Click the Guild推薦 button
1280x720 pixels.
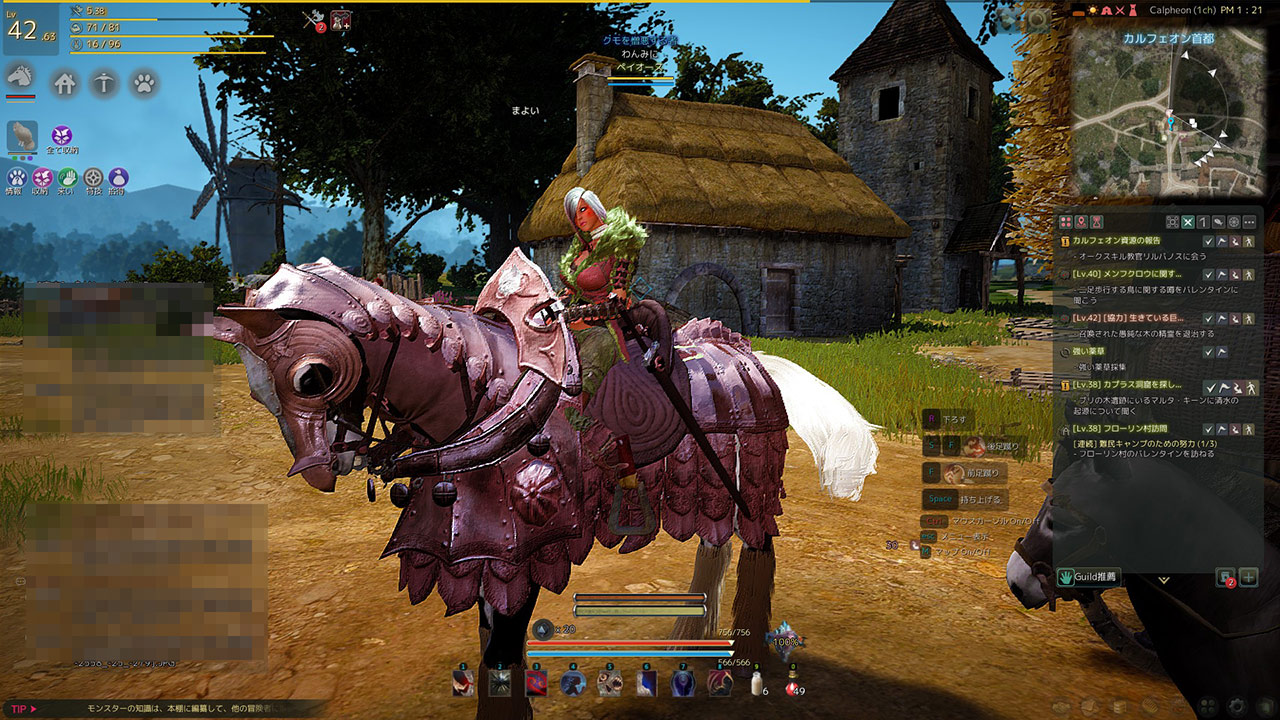1089,577
